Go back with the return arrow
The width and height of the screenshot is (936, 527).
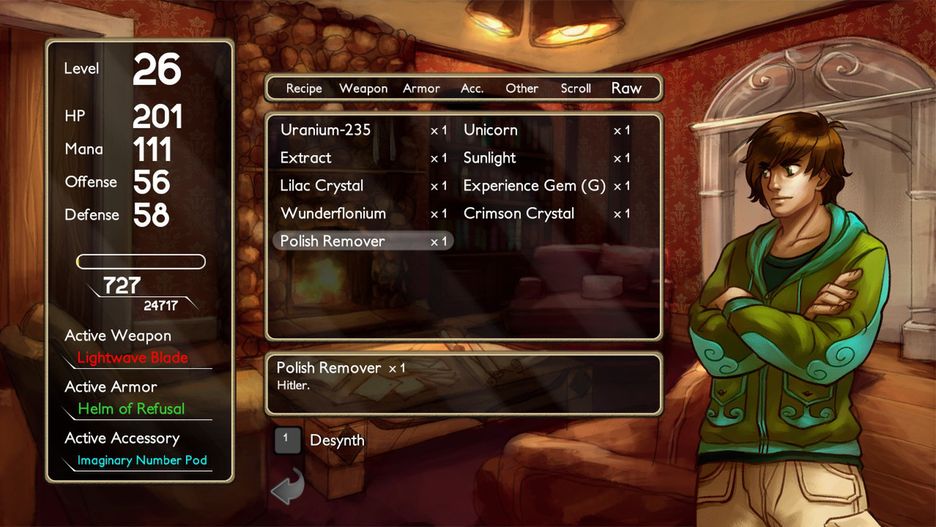click(288, 487)
